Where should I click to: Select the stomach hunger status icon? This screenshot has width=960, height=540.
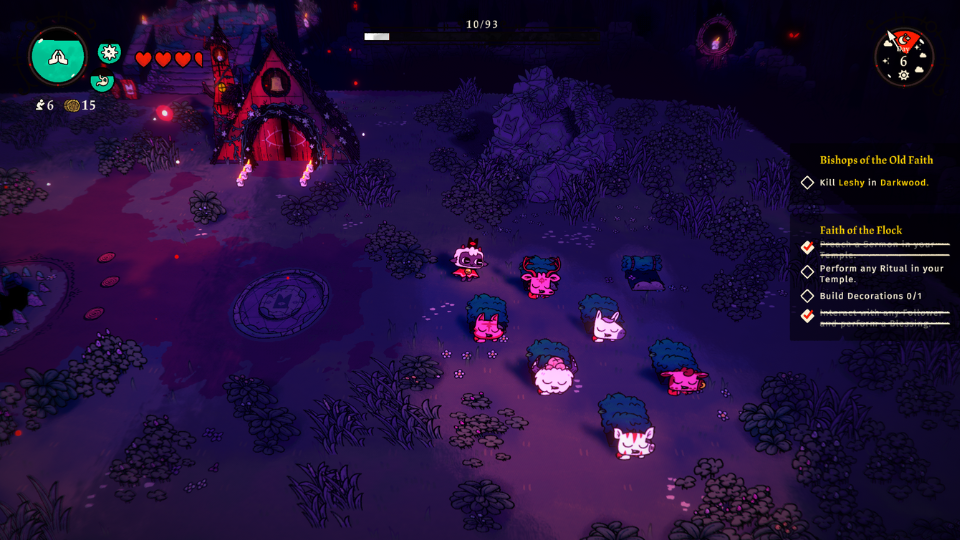click(x=101, y=82)
